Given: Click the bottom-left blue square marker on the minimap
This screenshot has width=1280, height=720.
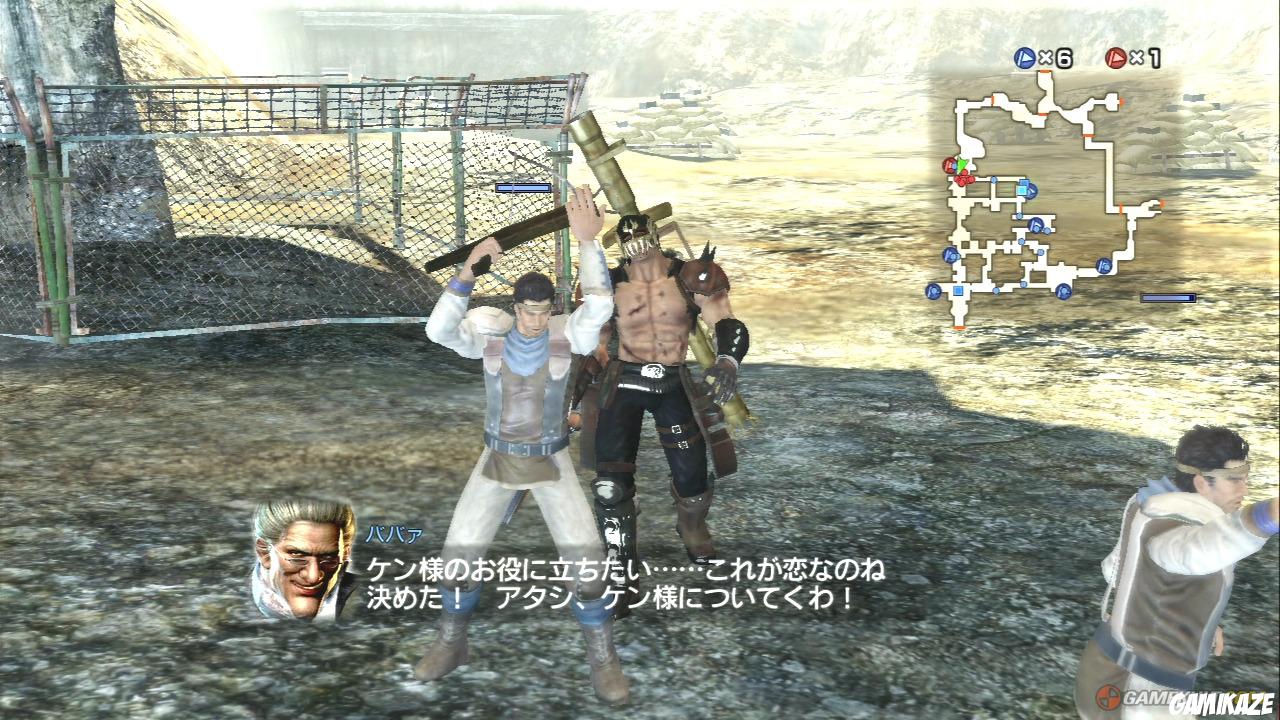Looking at the screenshot, I should [957, 289].
